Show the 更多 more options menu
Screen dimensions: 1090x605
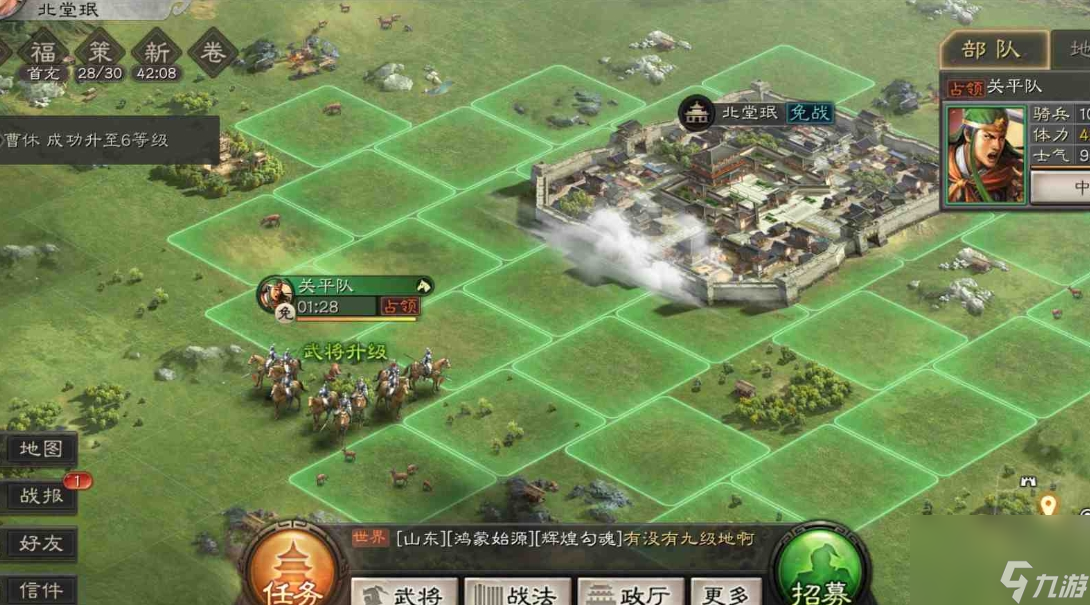click(725, 593)
